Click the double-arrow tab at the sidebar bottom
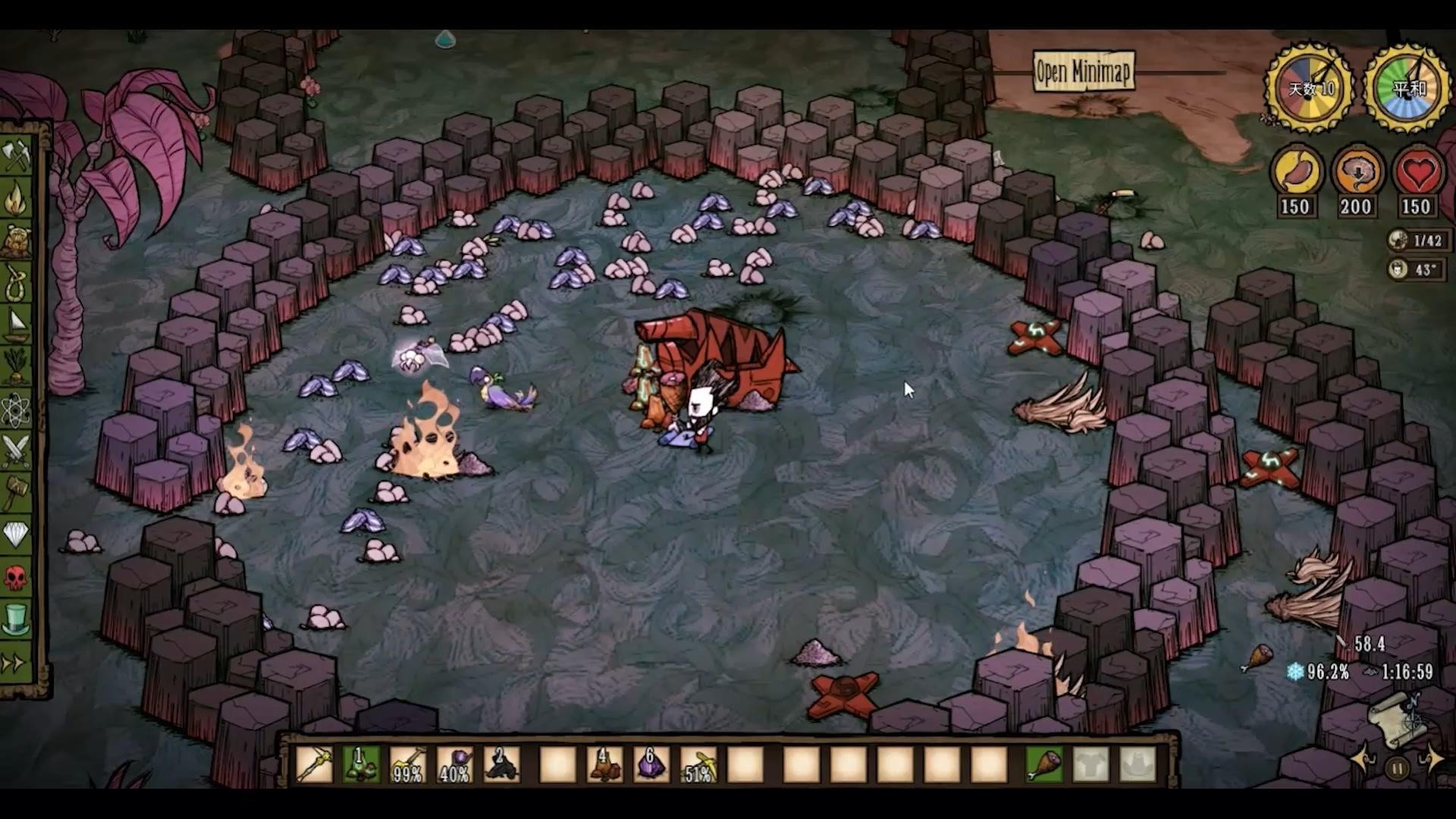 click(15, 664)
